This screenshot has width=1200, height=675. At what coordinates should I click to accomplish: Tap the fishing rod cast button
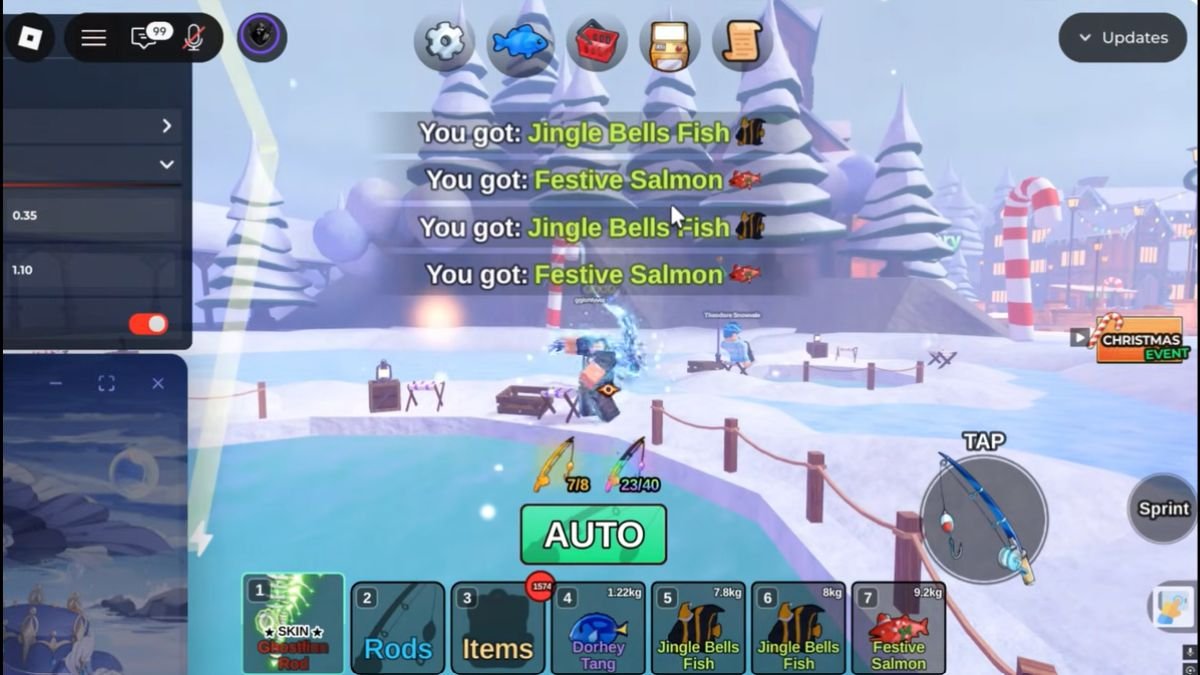coord(984,518)
